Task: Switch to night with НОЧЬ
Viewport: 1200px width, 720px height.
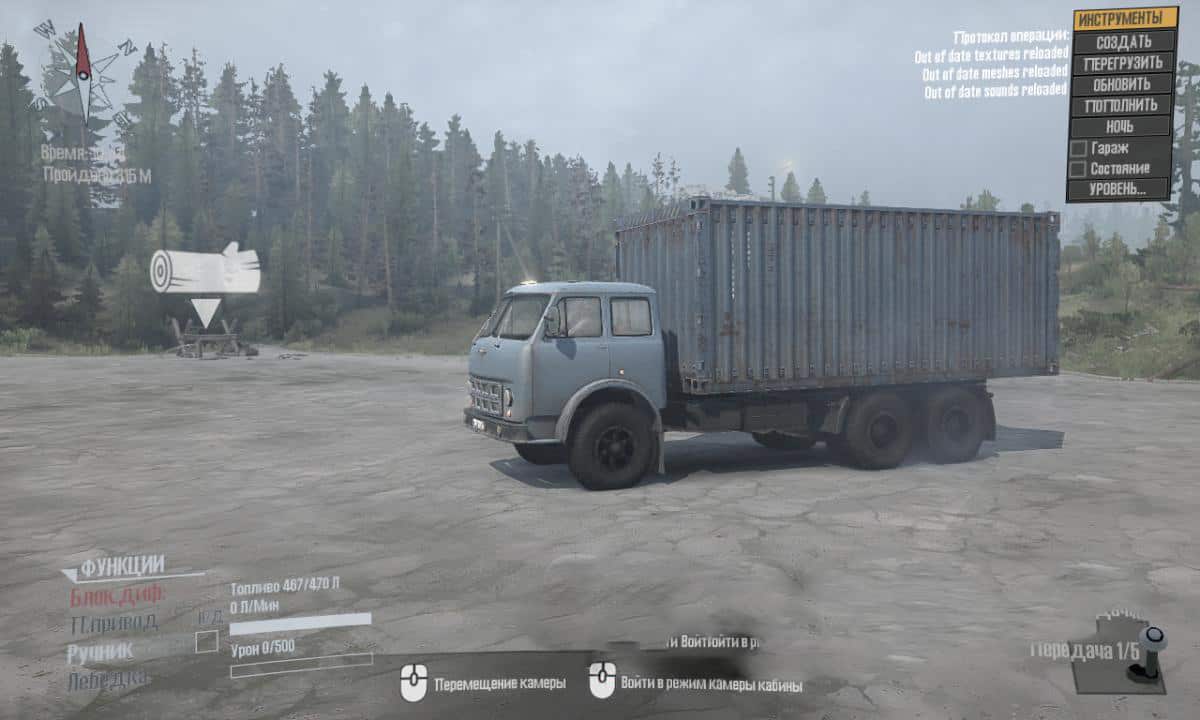Action: 1120,126
